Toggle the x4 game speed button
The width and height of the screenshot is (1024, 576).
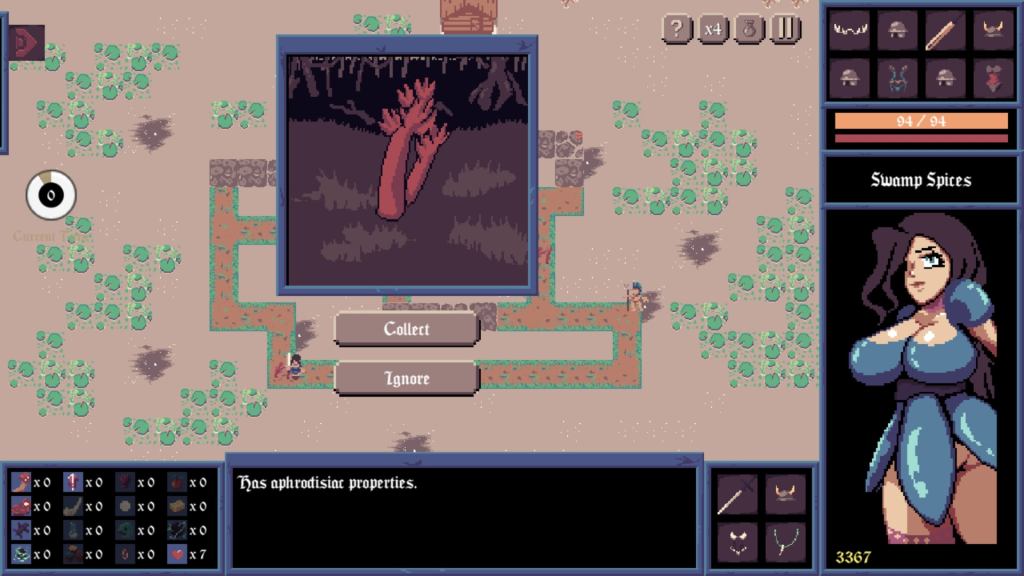(x=712, y=28)
